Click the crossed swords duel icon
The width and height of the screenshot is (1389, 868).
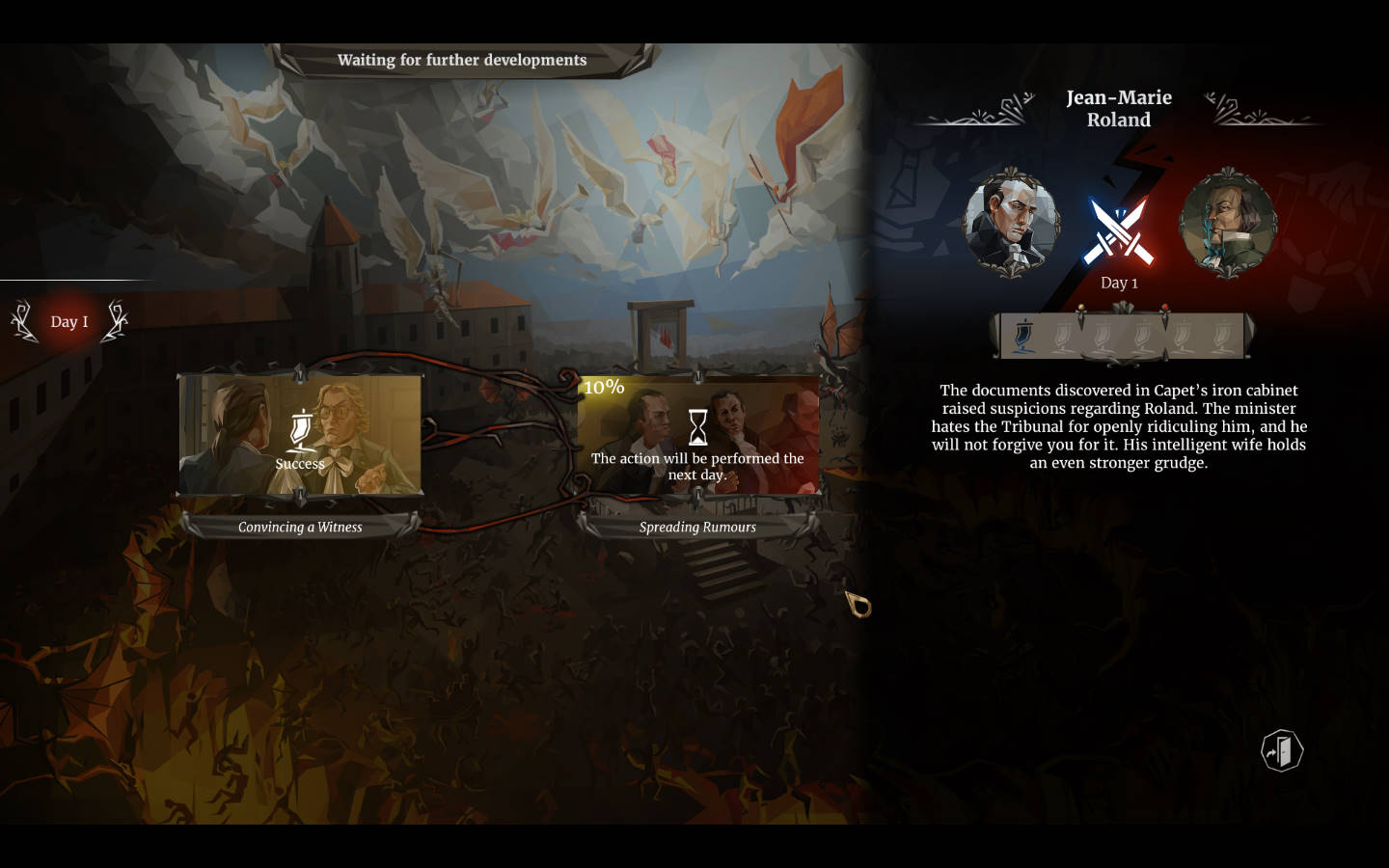[1119, 231]
